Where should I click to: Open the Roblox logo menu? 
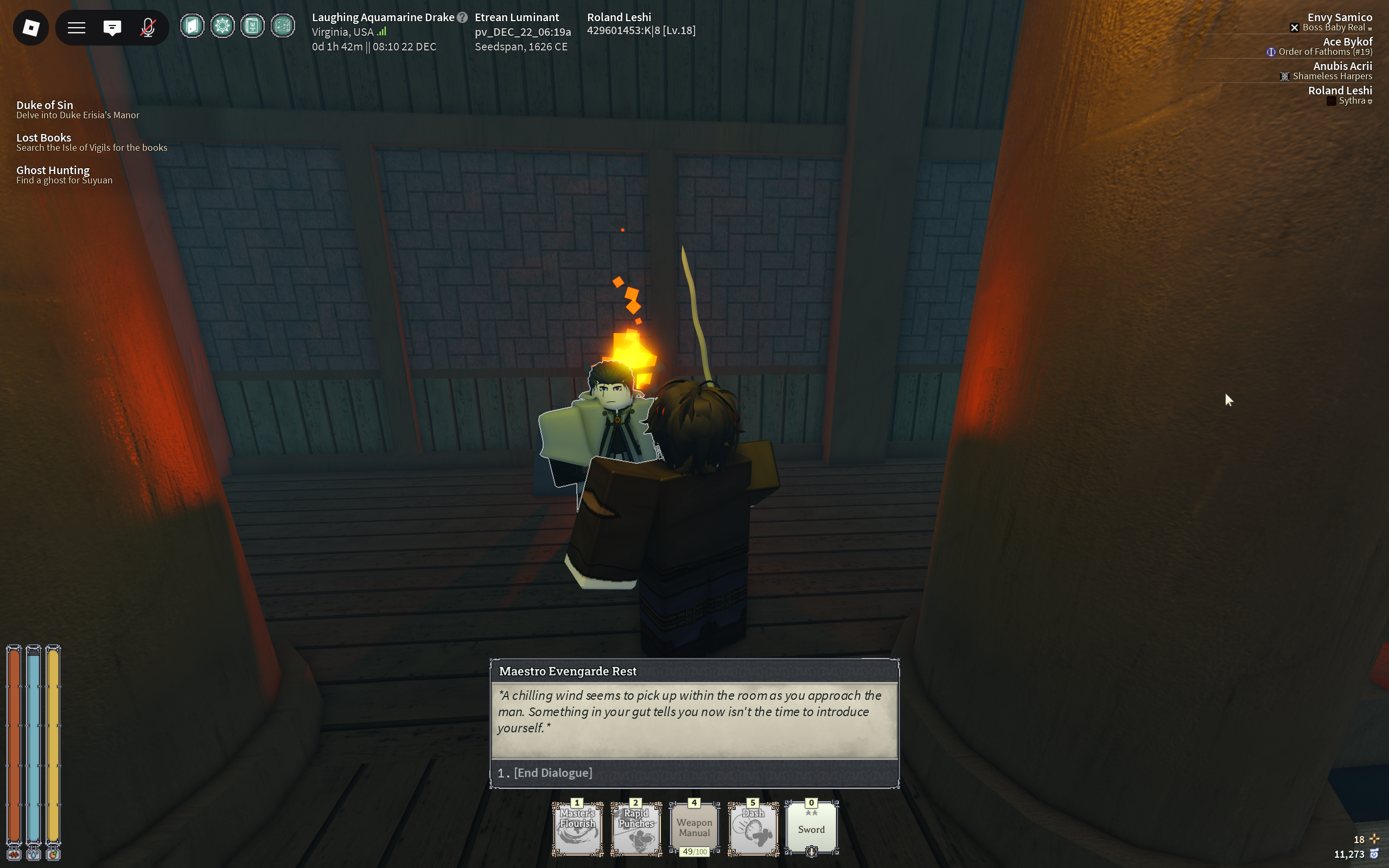coord(31,28)
